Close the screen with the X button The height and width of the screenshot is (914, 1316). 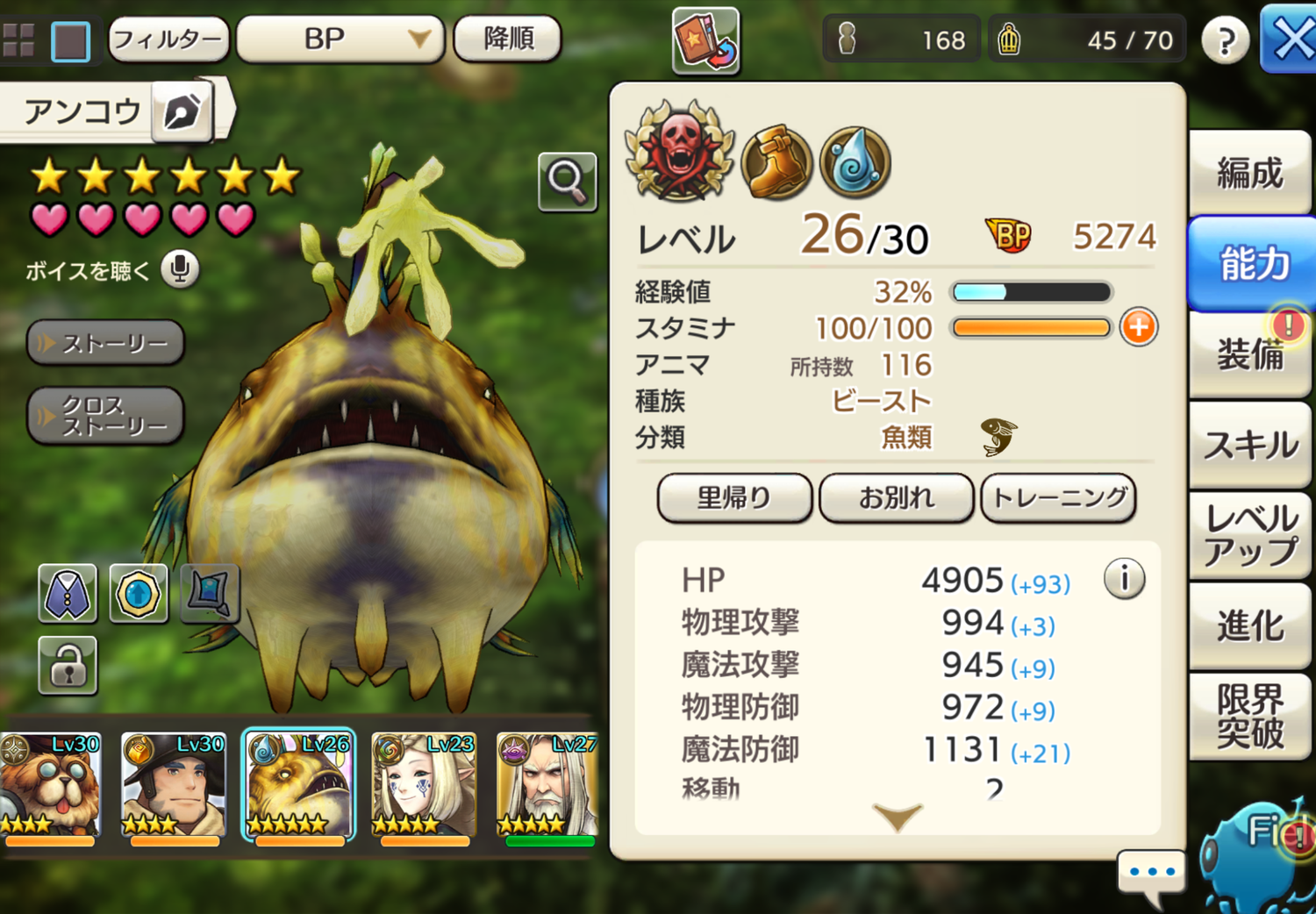point(1291,39)
